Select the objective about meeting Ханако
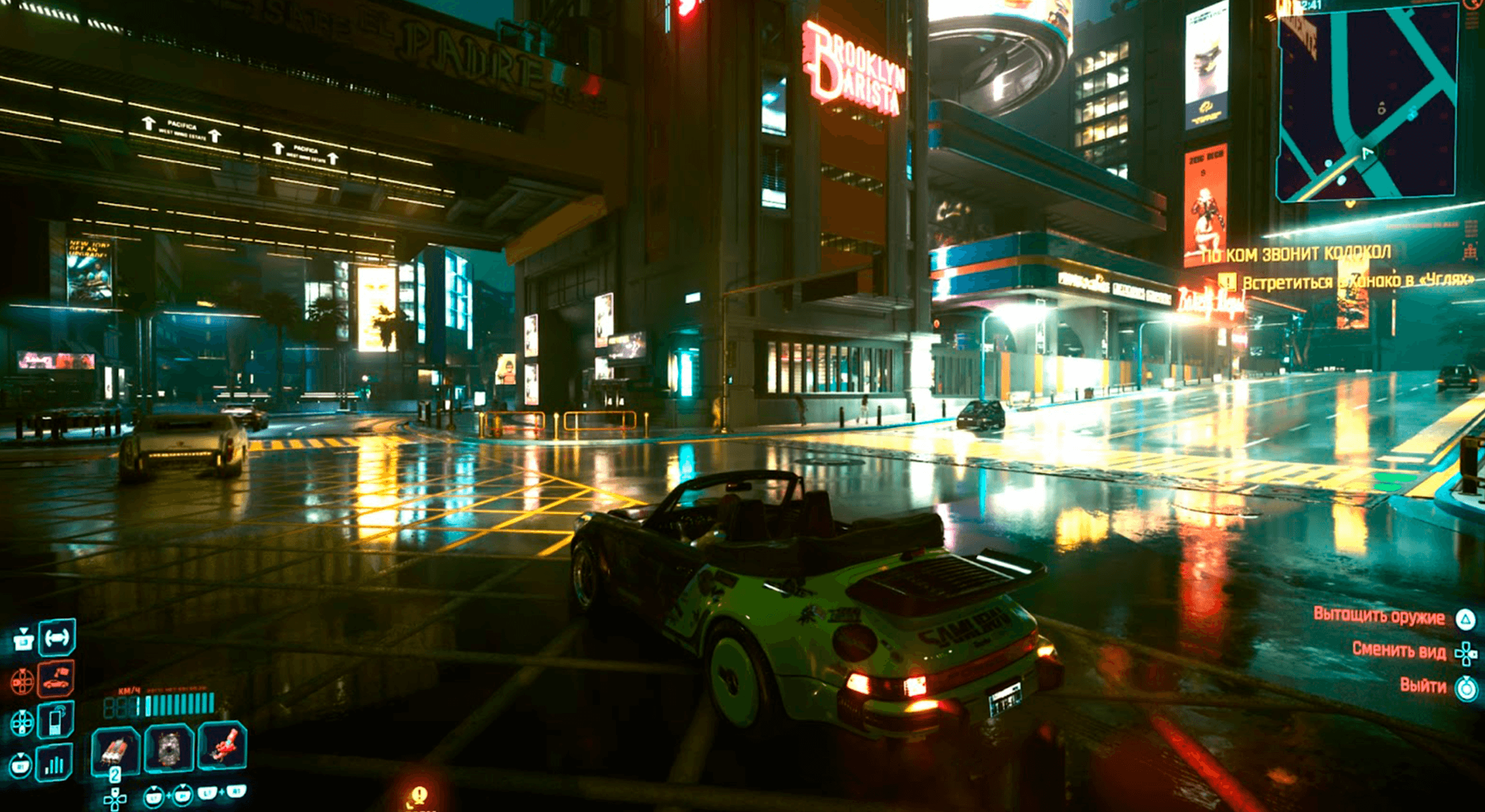Screen dimensions: 1485x812 [1357, 282]
